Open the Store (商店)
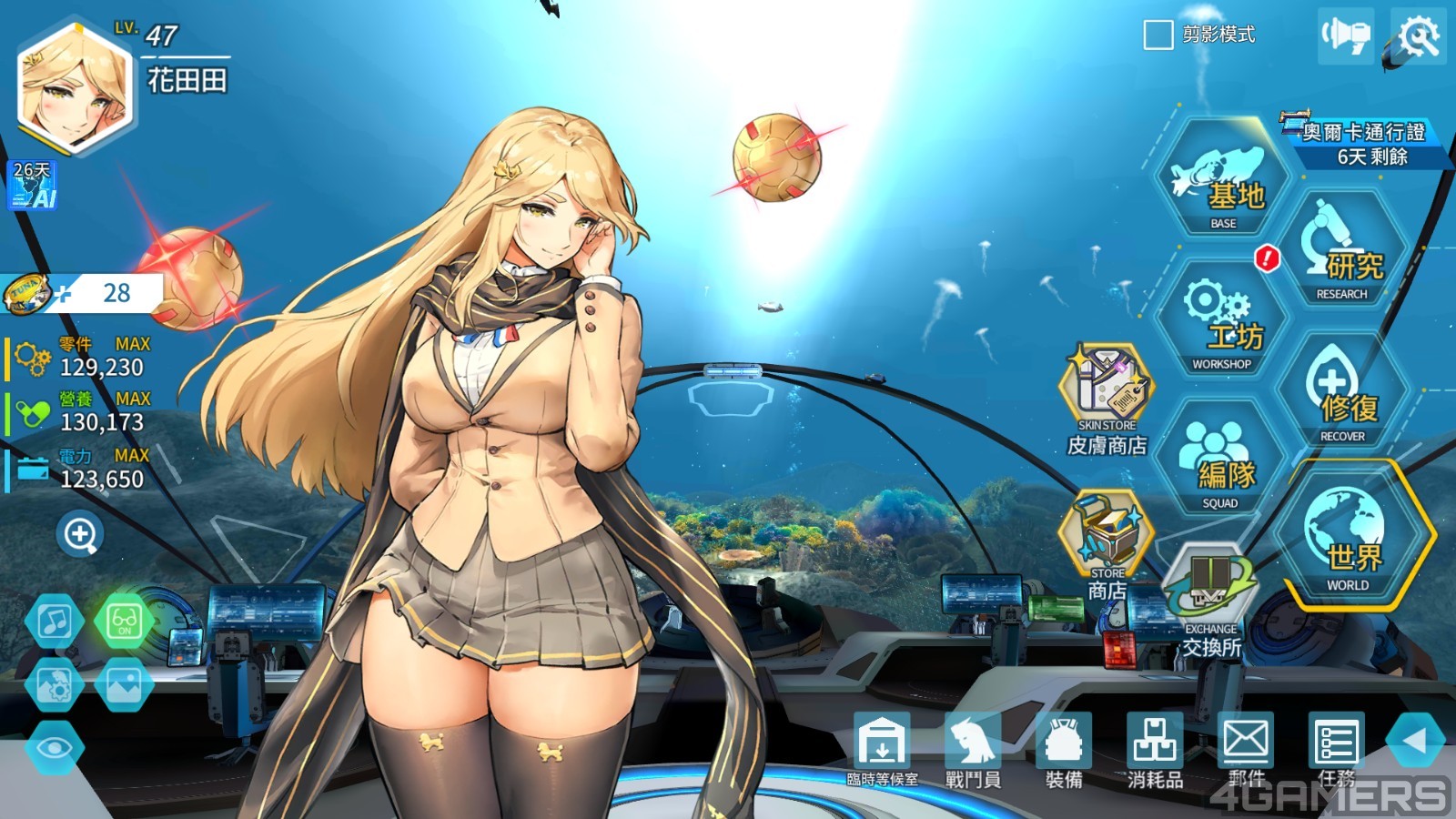This screenshot has height=819, width=1456. [x=1107, y=543]
